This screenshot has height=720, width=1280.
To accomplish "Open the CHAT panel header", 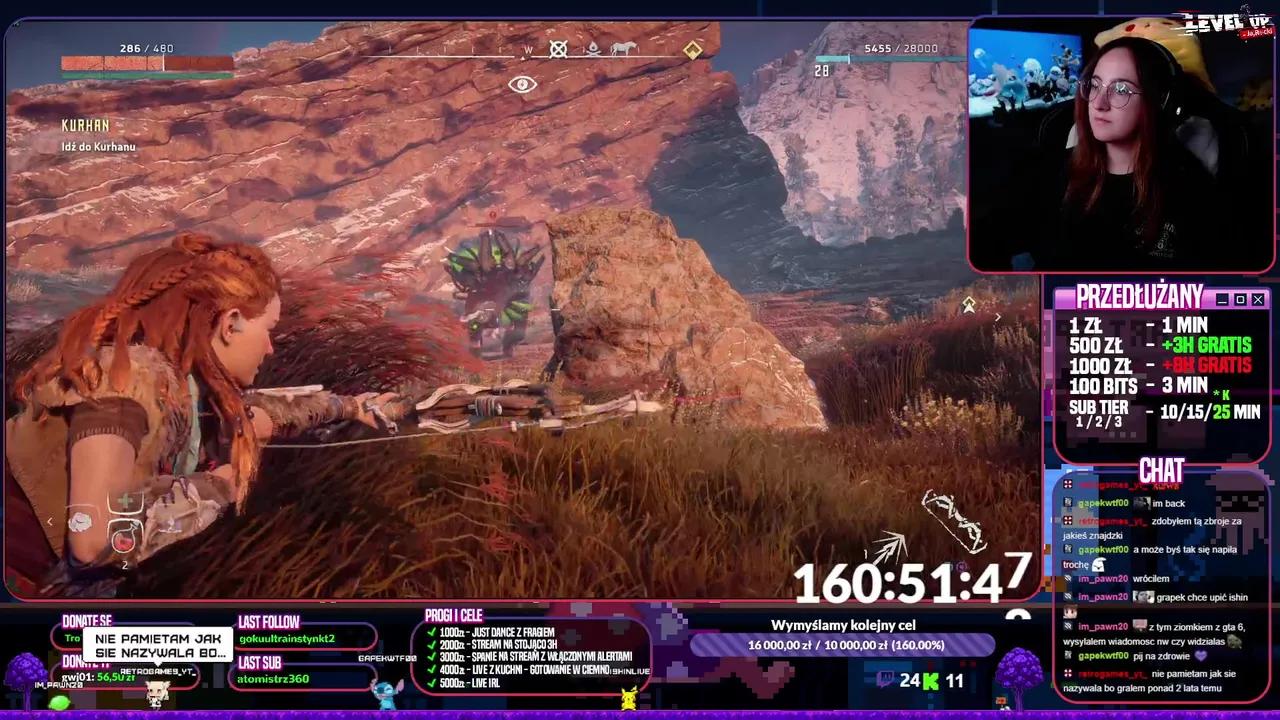I will click(1160, 470).
